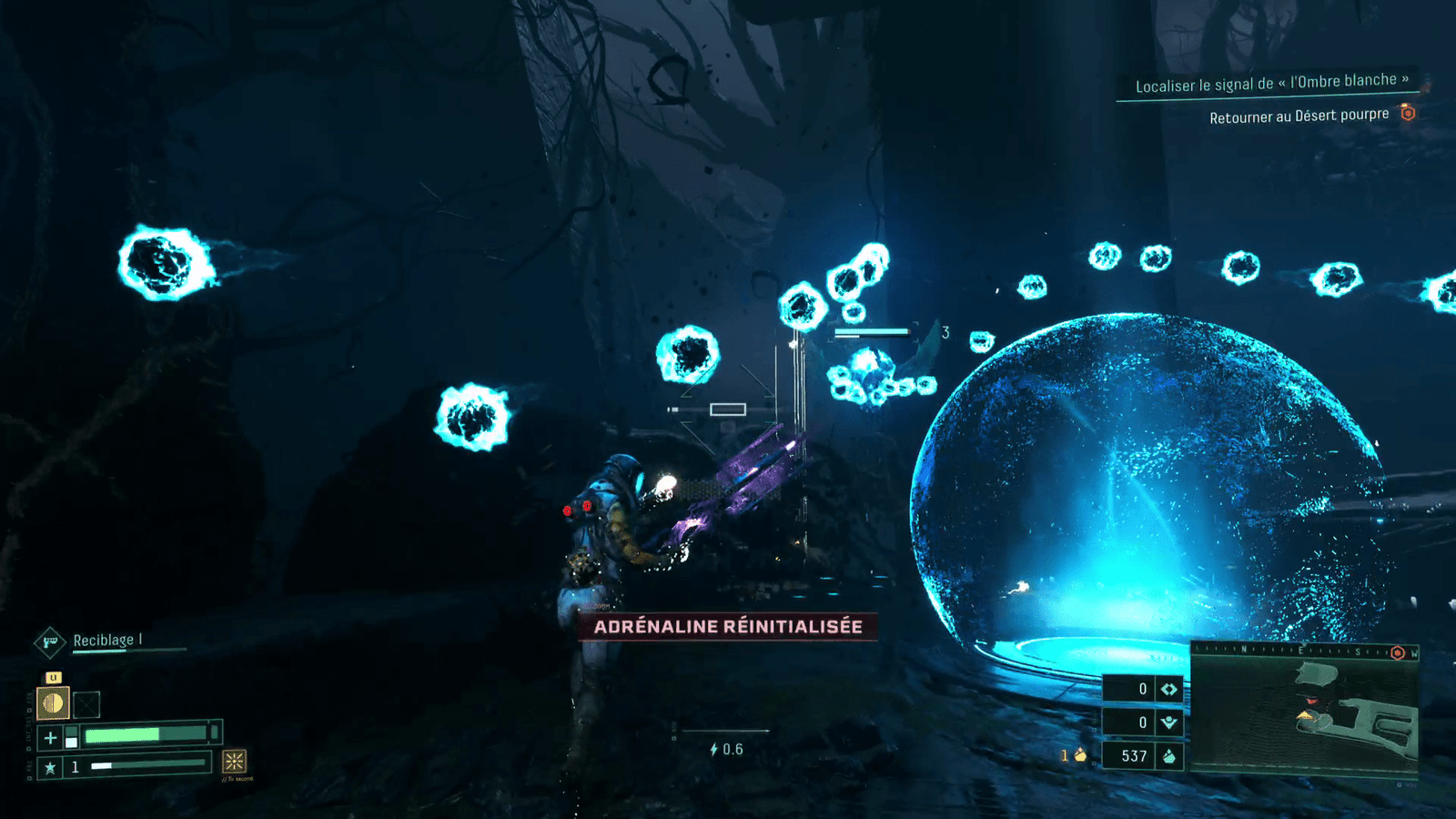
Task: Select the double-diamond key counter icon
Action: click(1168, 690)
